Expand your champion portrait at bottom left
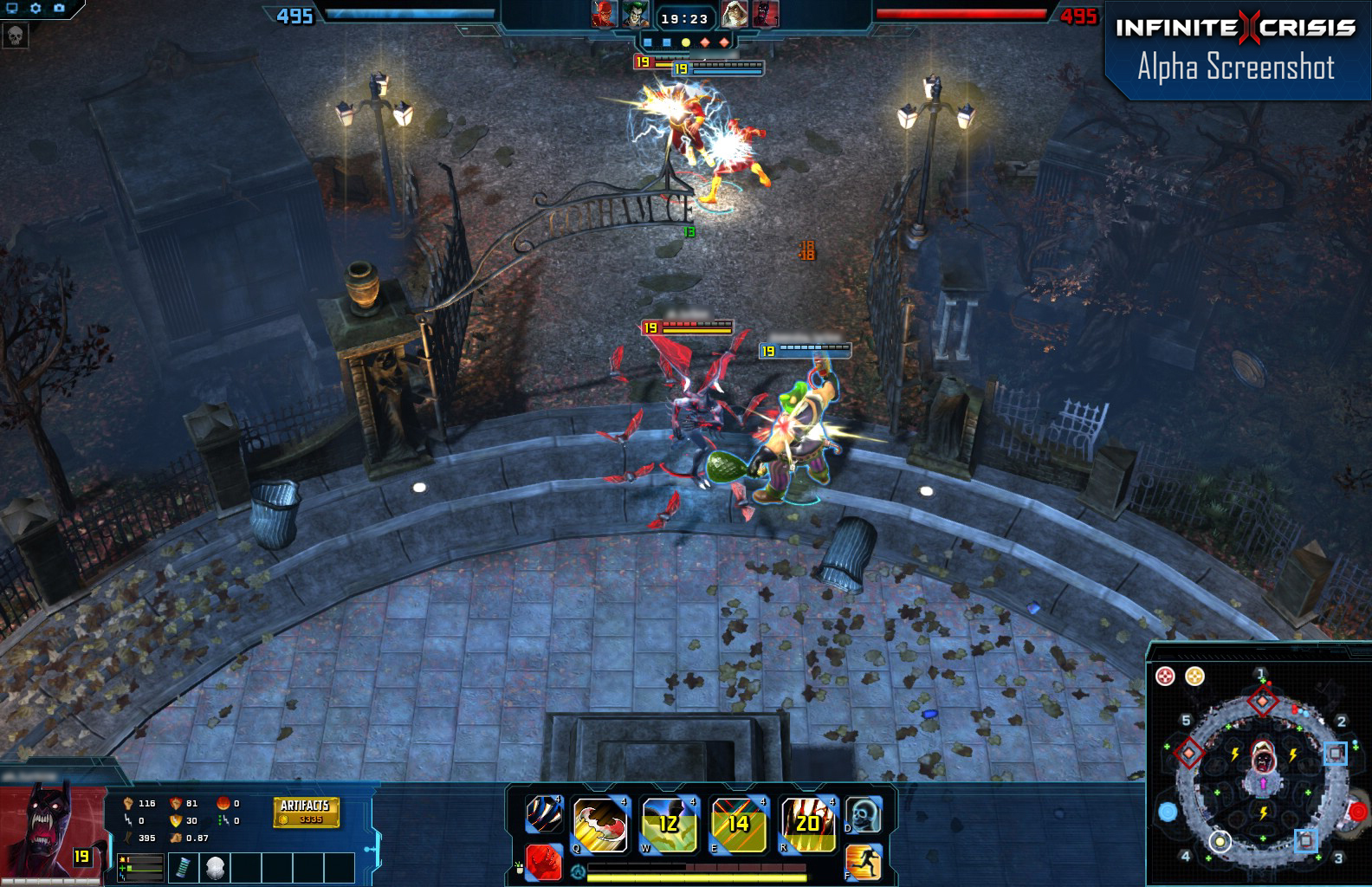This screenshot has width=1372, height=887. pyautogui.click(x=48, y=827)
